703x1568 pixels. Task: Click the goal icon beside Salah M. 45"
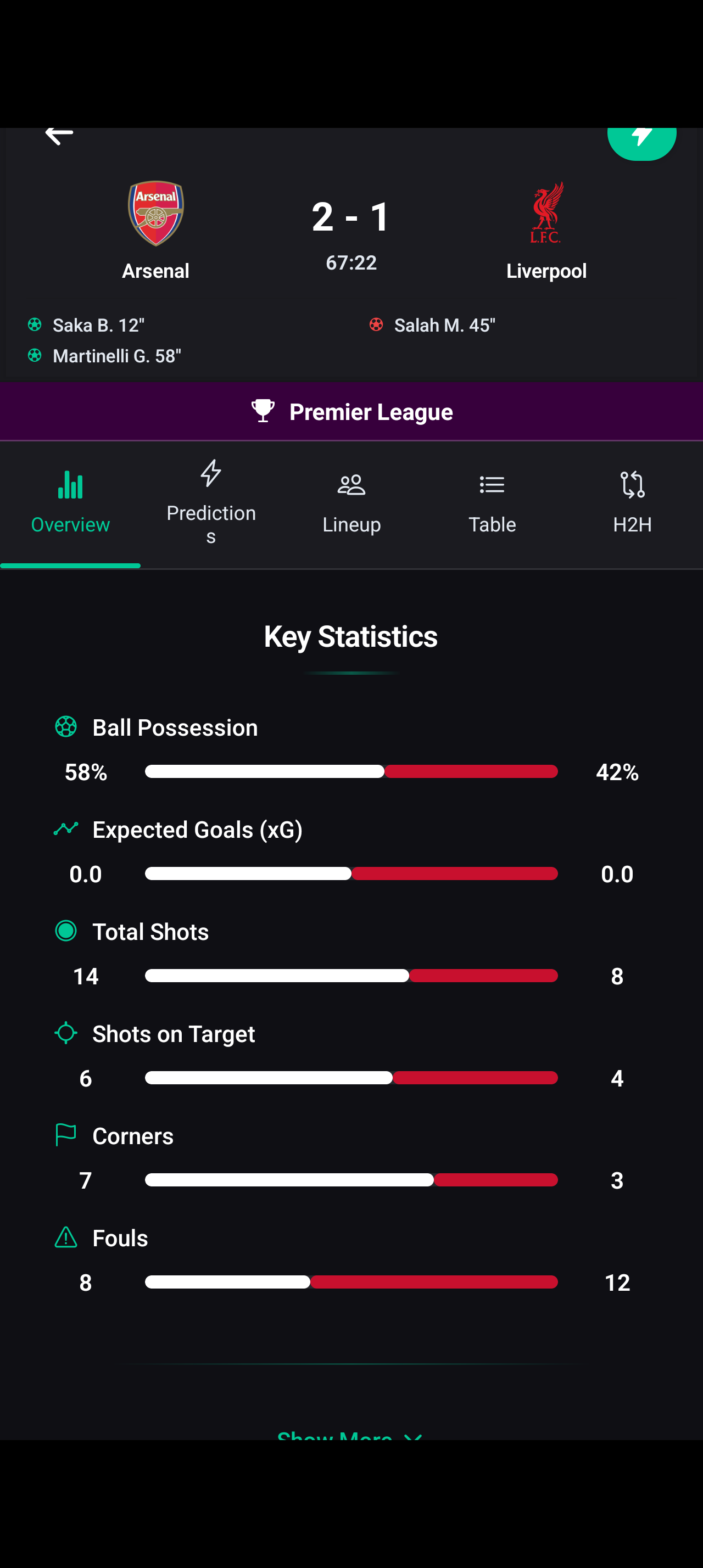377,324
